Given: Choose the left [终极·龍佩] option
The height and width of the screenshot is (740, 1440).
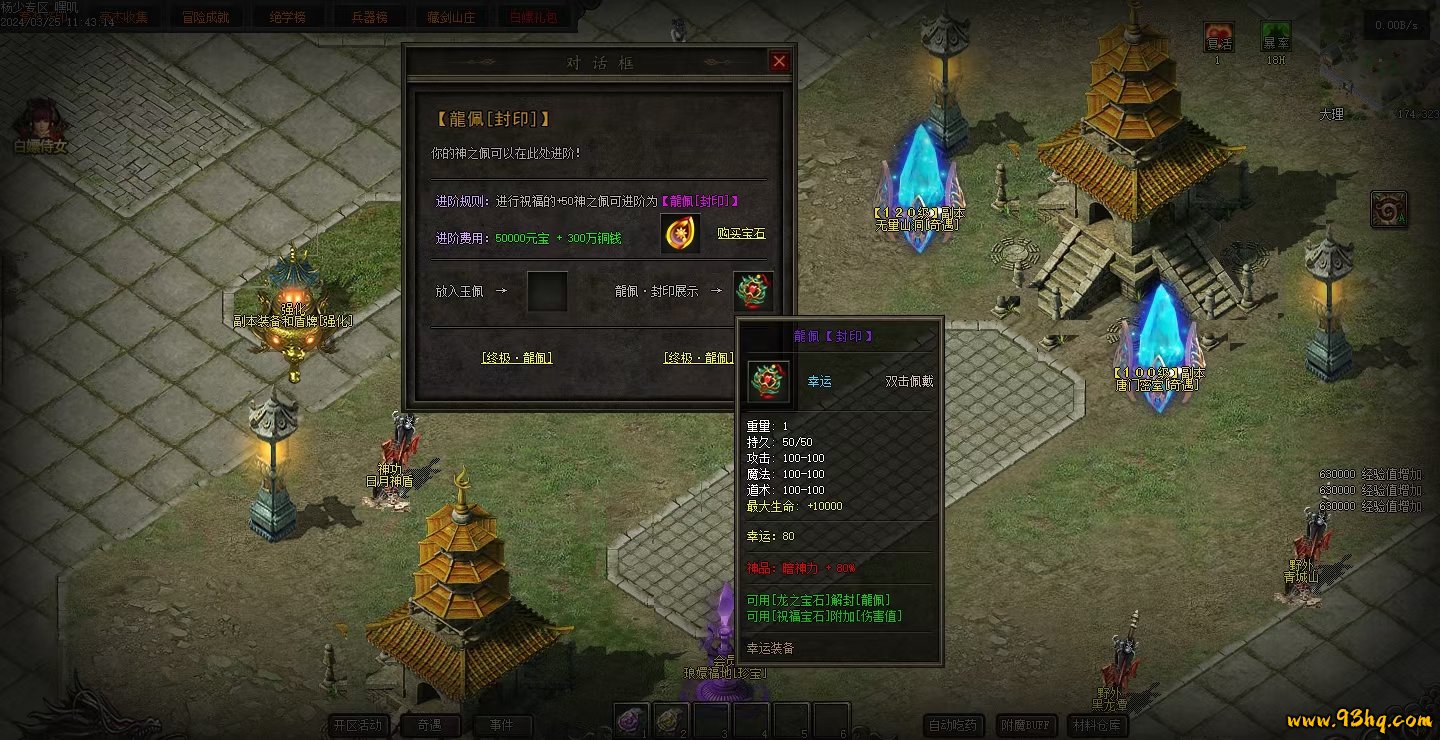Looking at the screenshot, I should click(x=517, y=358).
